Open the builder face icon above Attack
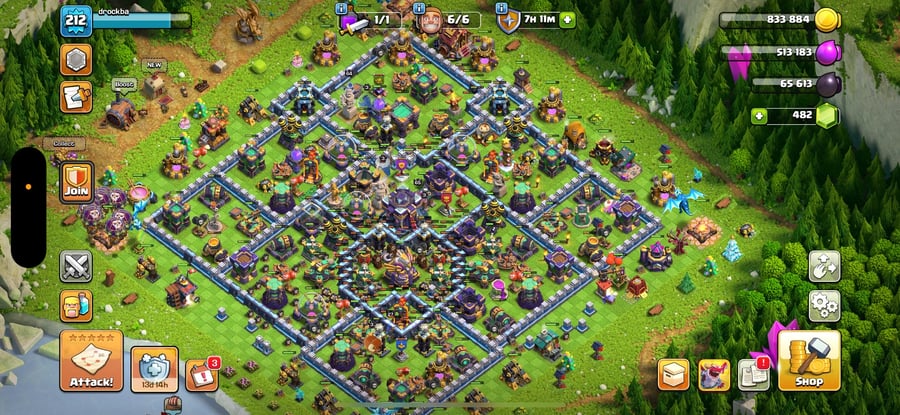 (76, 305)
